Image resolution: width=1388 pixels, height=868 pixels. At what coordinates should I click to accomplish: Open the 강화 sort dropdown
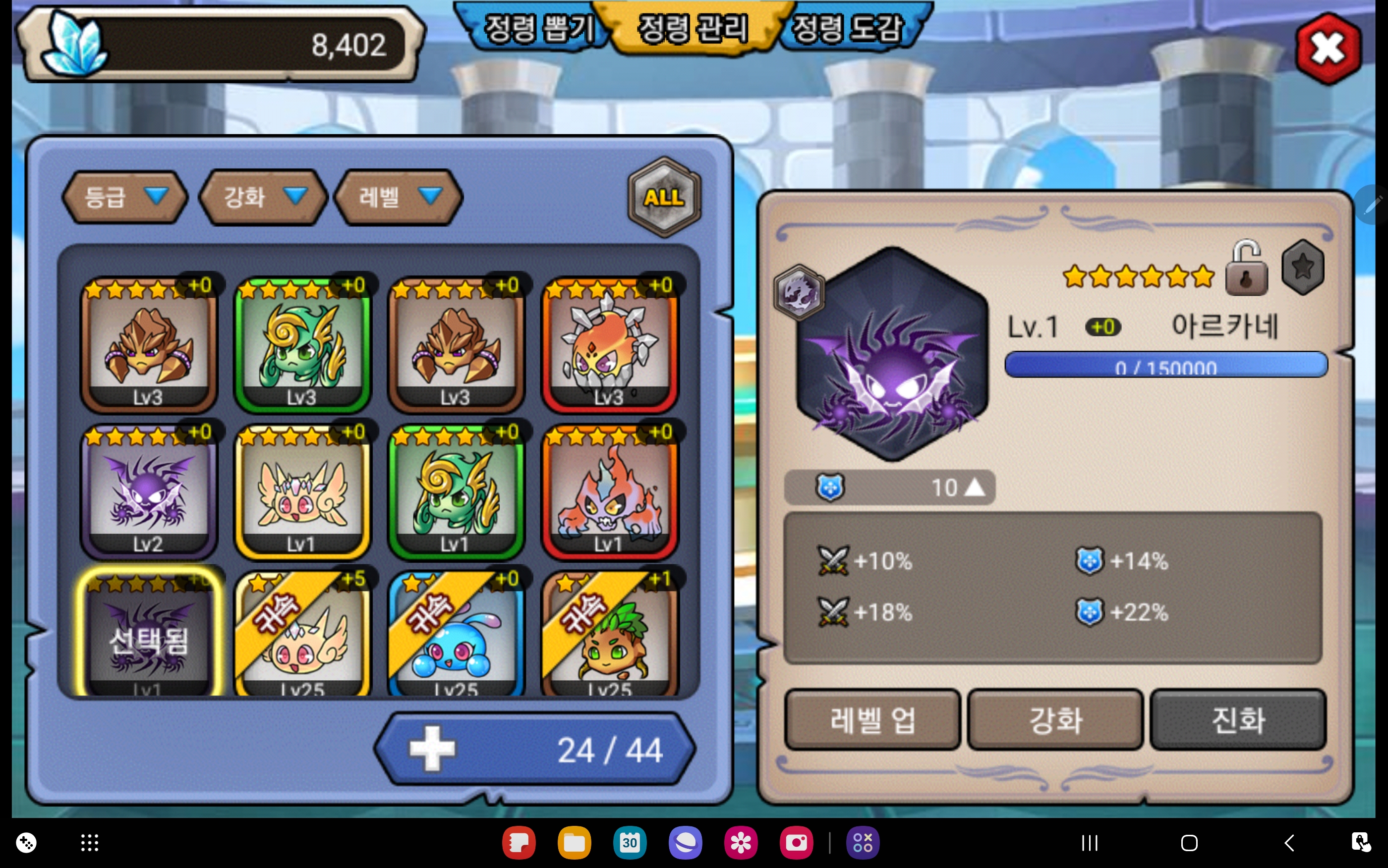262,197
